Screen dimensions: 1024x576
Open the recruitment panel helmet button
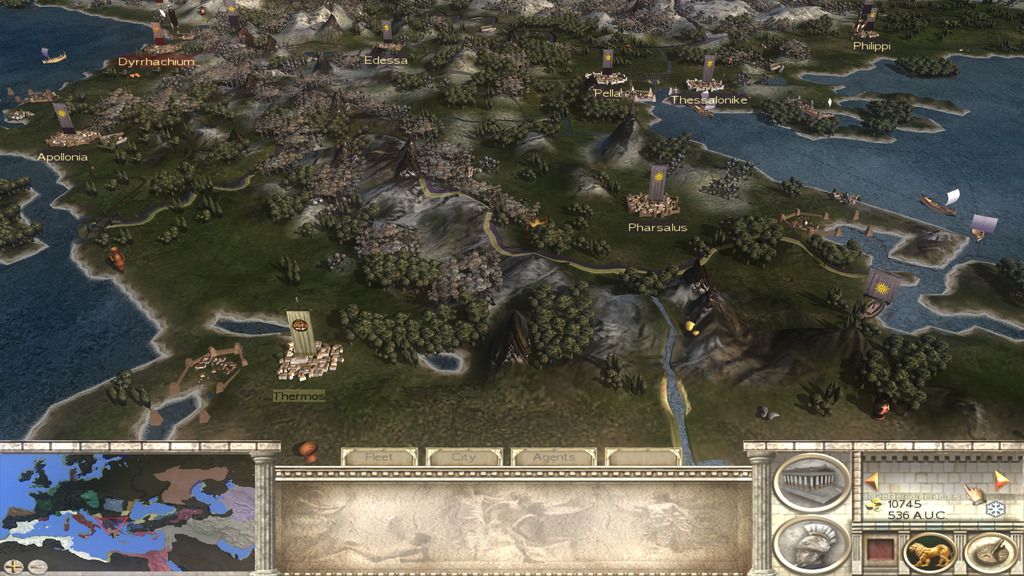point(811,544)
